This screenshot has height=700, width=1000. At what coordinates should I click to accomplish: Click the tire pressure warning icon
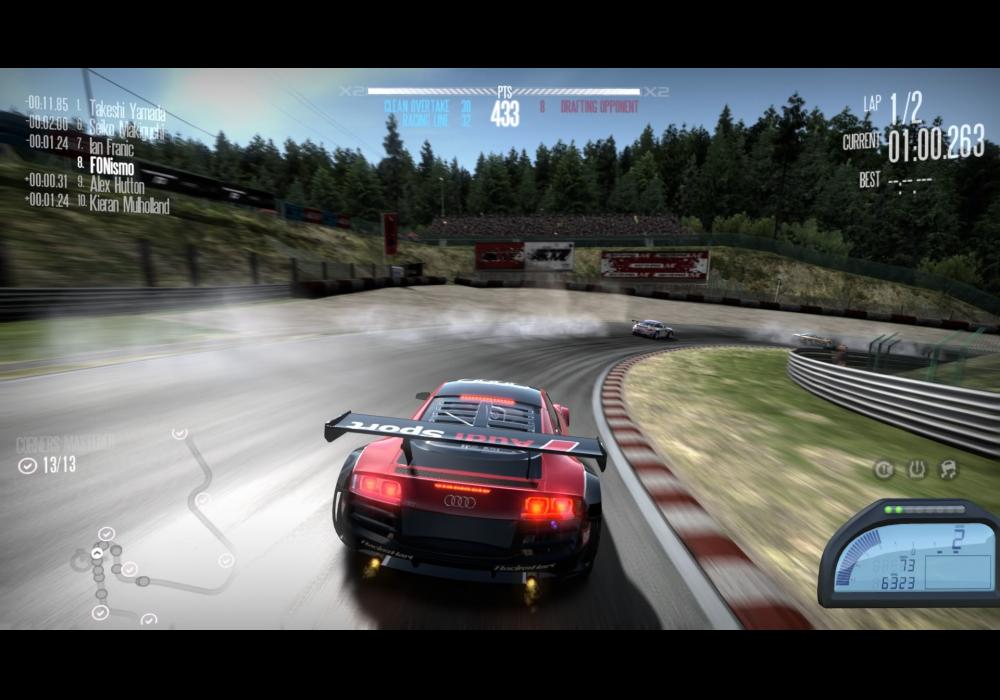pos(916,469)
